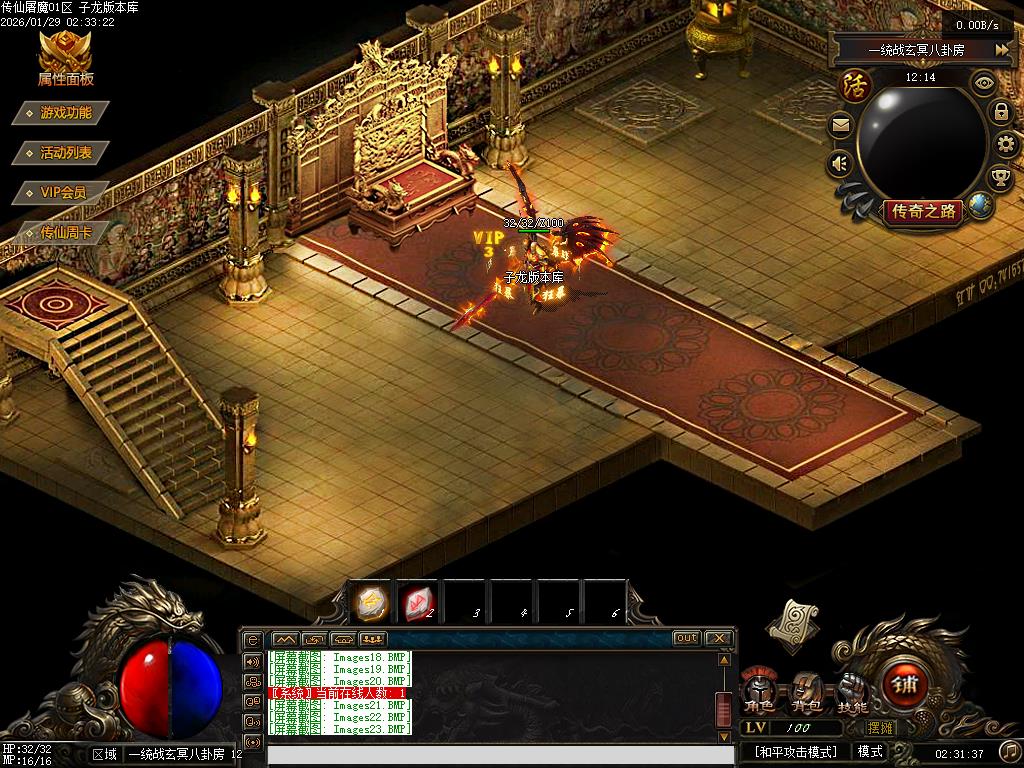Click the red 活 activity icon

855,84
